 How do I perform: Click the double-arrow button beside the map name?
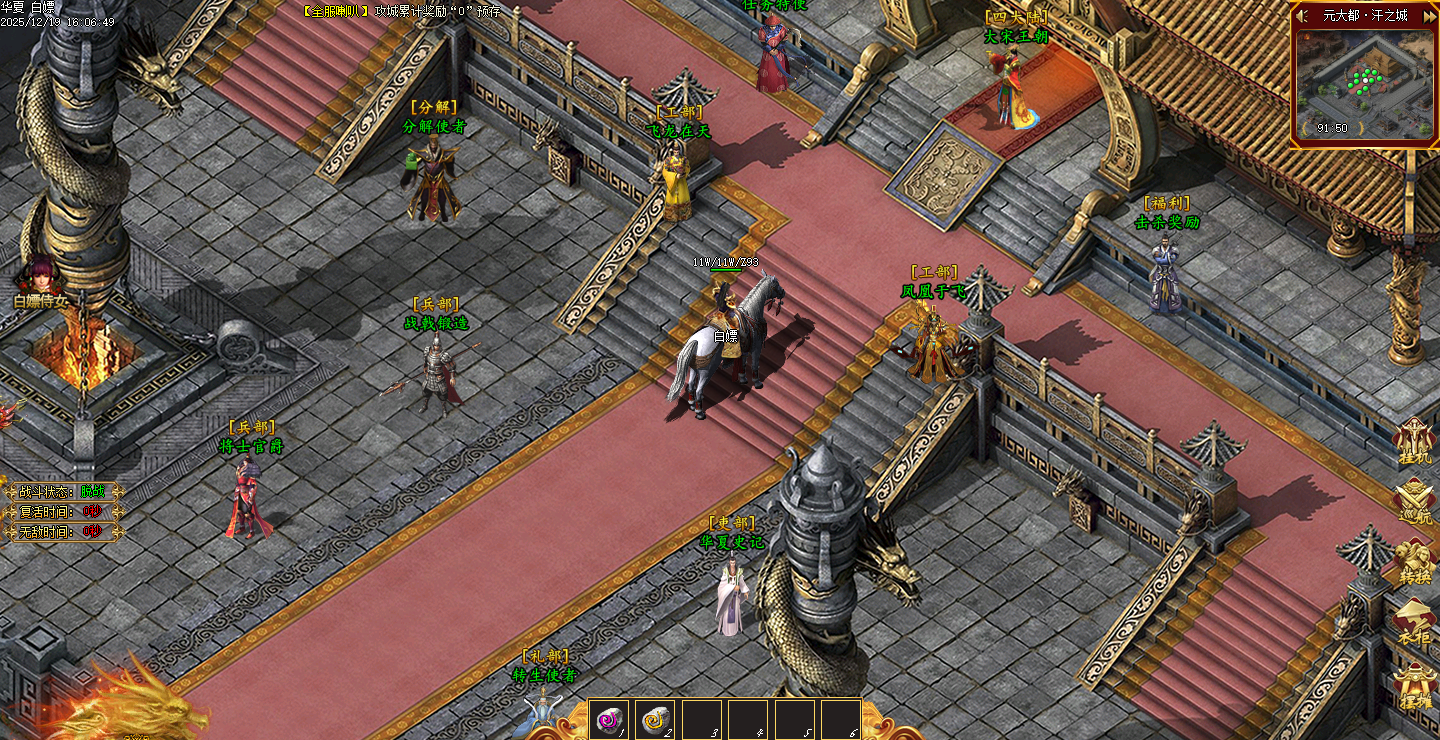(1427, 16)
